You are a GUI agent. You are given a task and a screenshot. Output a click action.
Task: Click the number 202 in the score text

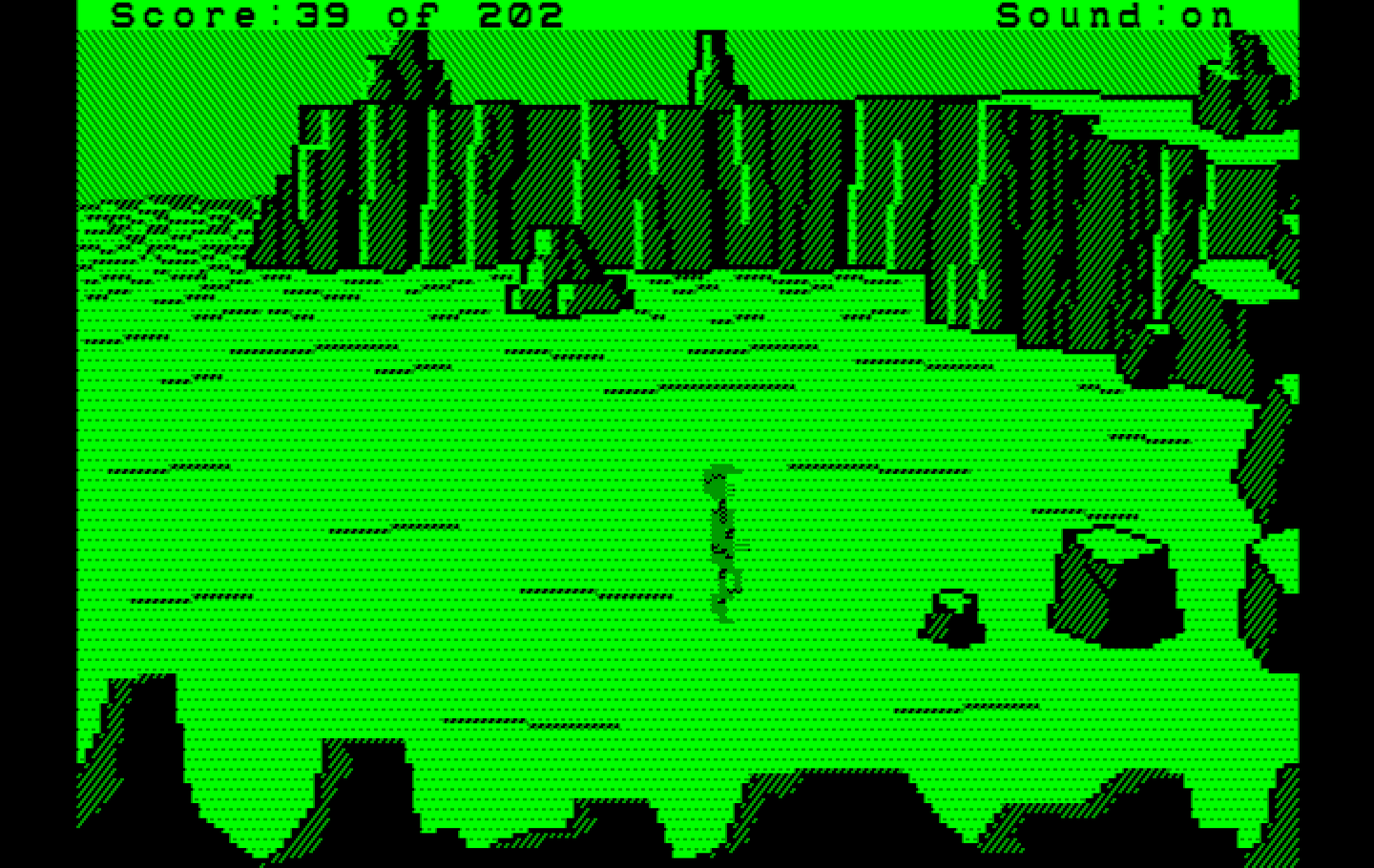coord(506,13)
